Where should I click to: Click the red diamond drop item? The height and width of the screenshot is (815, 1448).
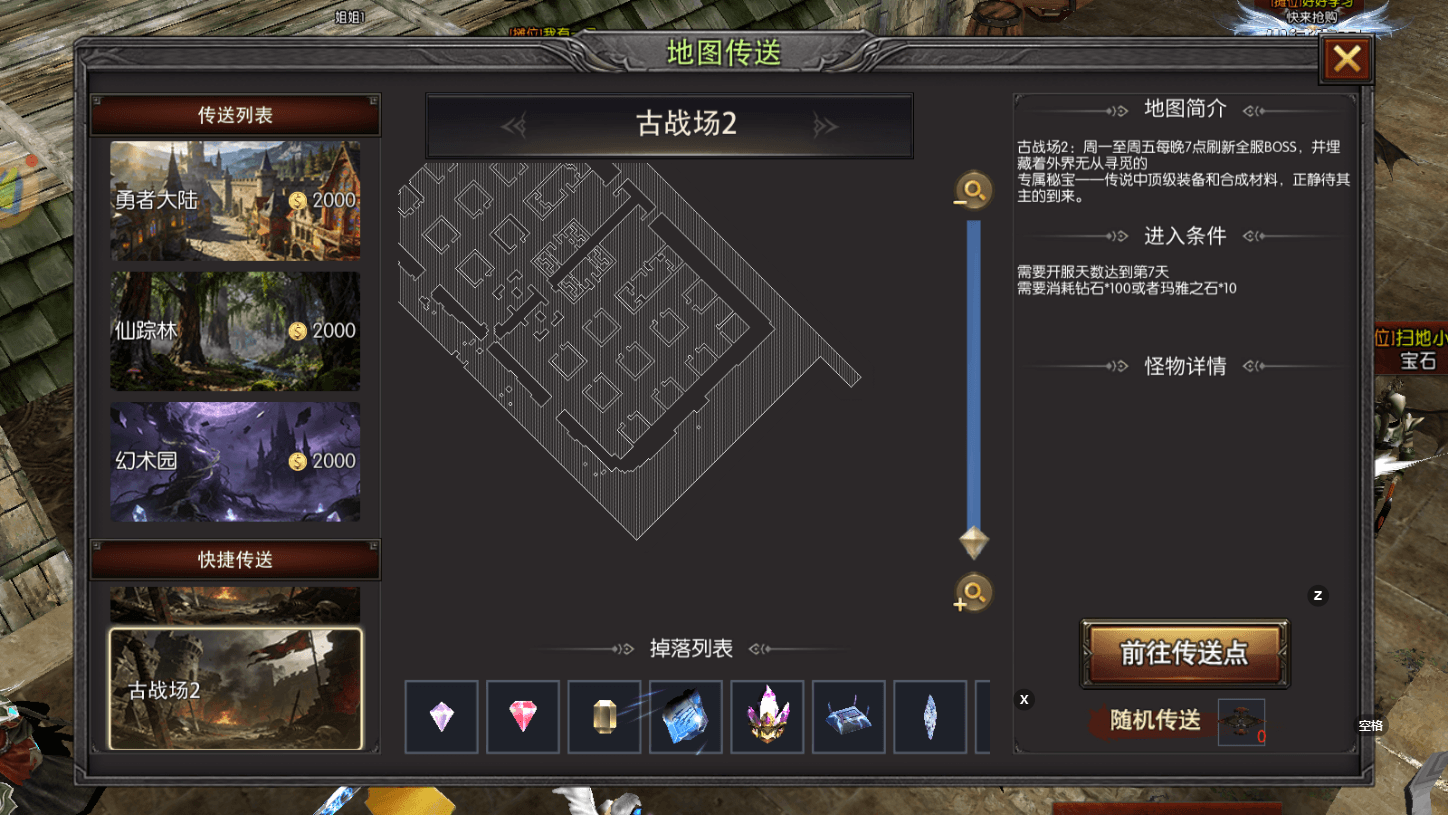(523, 717)
